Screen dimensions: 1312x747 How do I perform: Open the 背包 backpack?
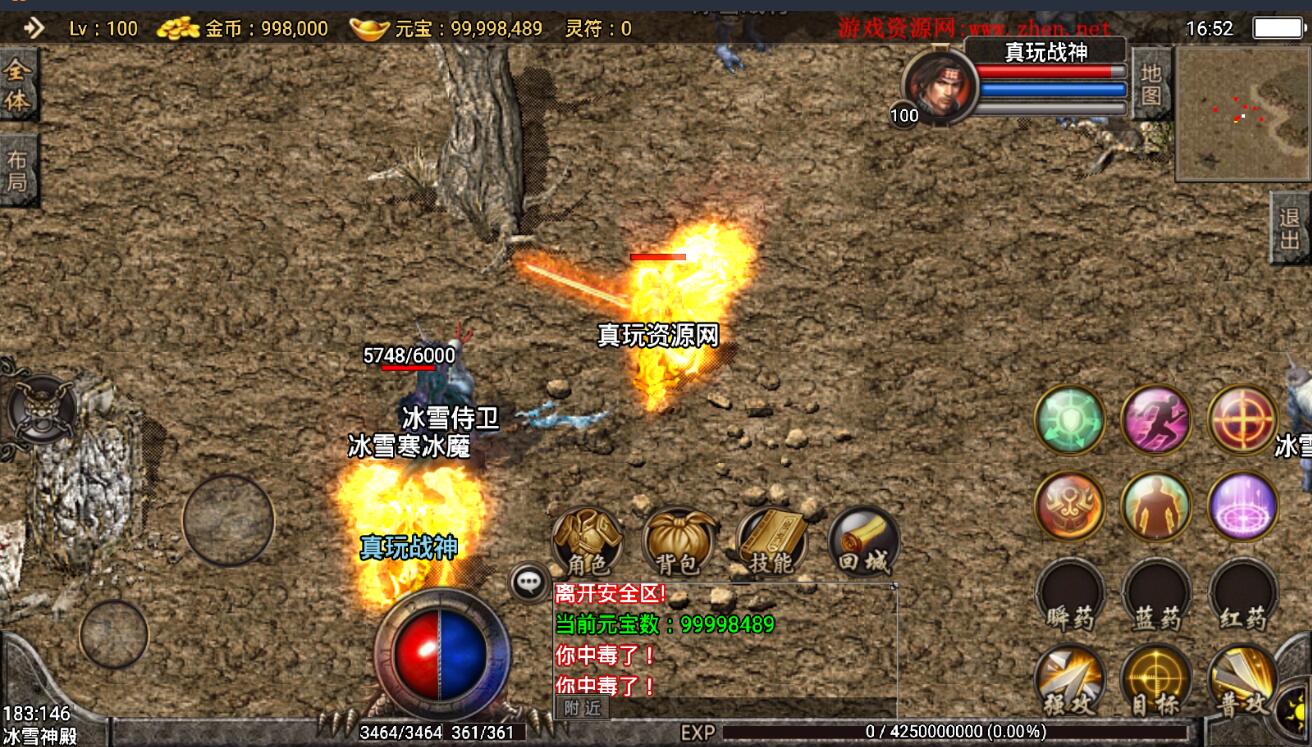coord(679,540)
